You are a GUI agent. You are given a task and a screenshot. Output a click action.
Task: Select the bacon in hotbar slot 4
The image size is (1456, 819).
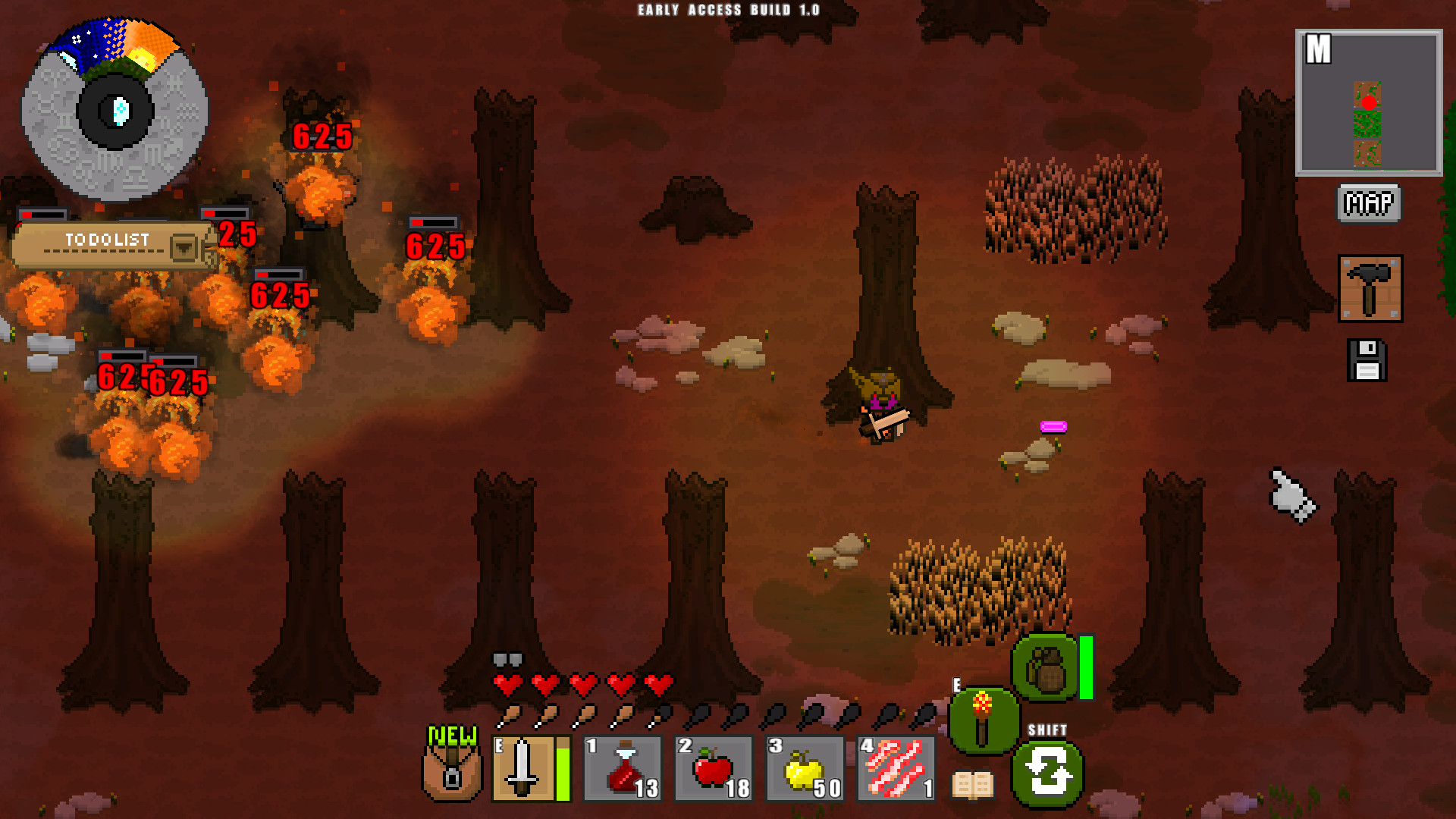click(896, 768)
